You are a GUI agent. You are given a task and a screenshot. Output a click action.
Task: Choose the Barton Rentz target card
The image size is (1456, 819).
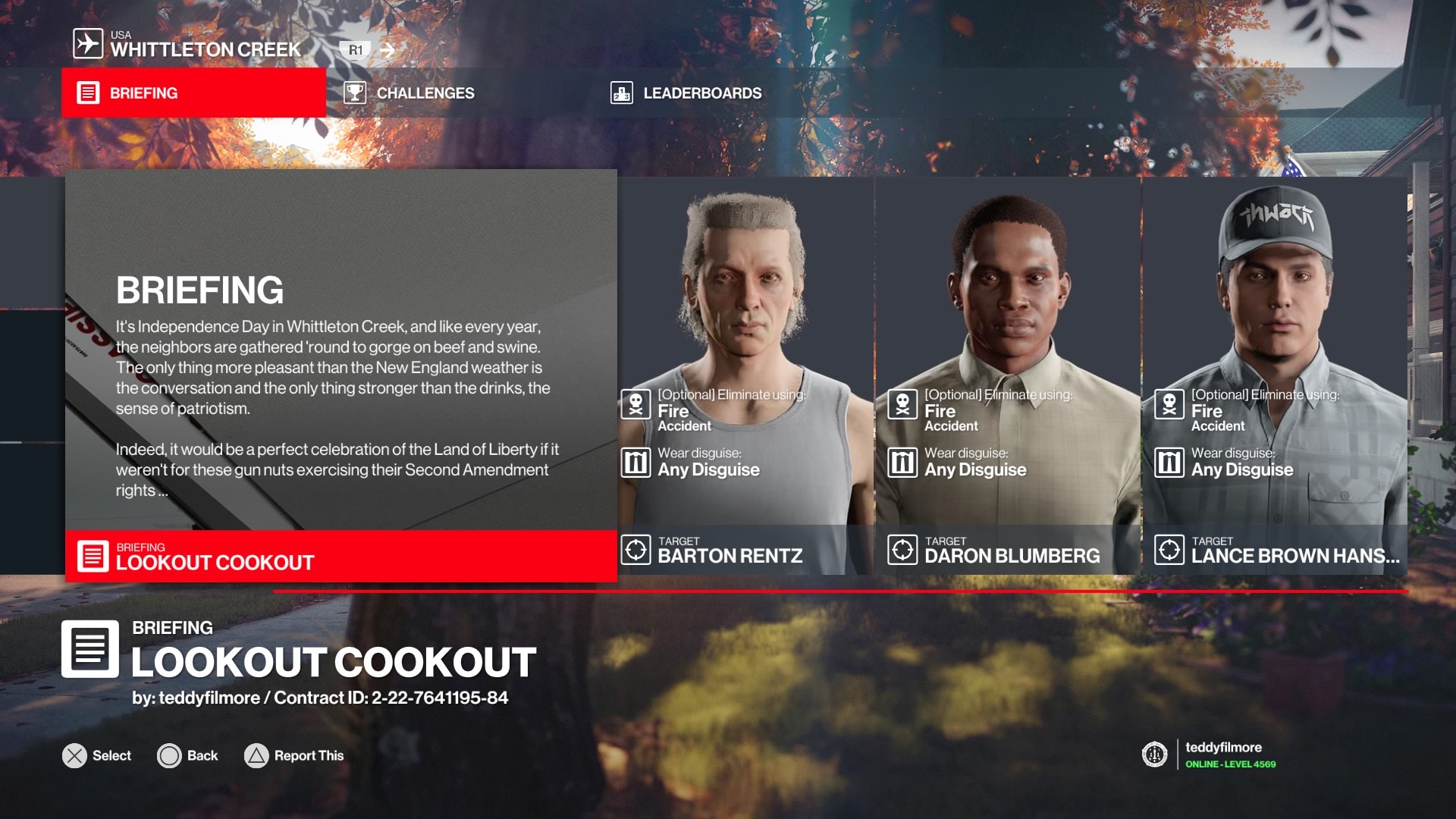coord(745,375)
